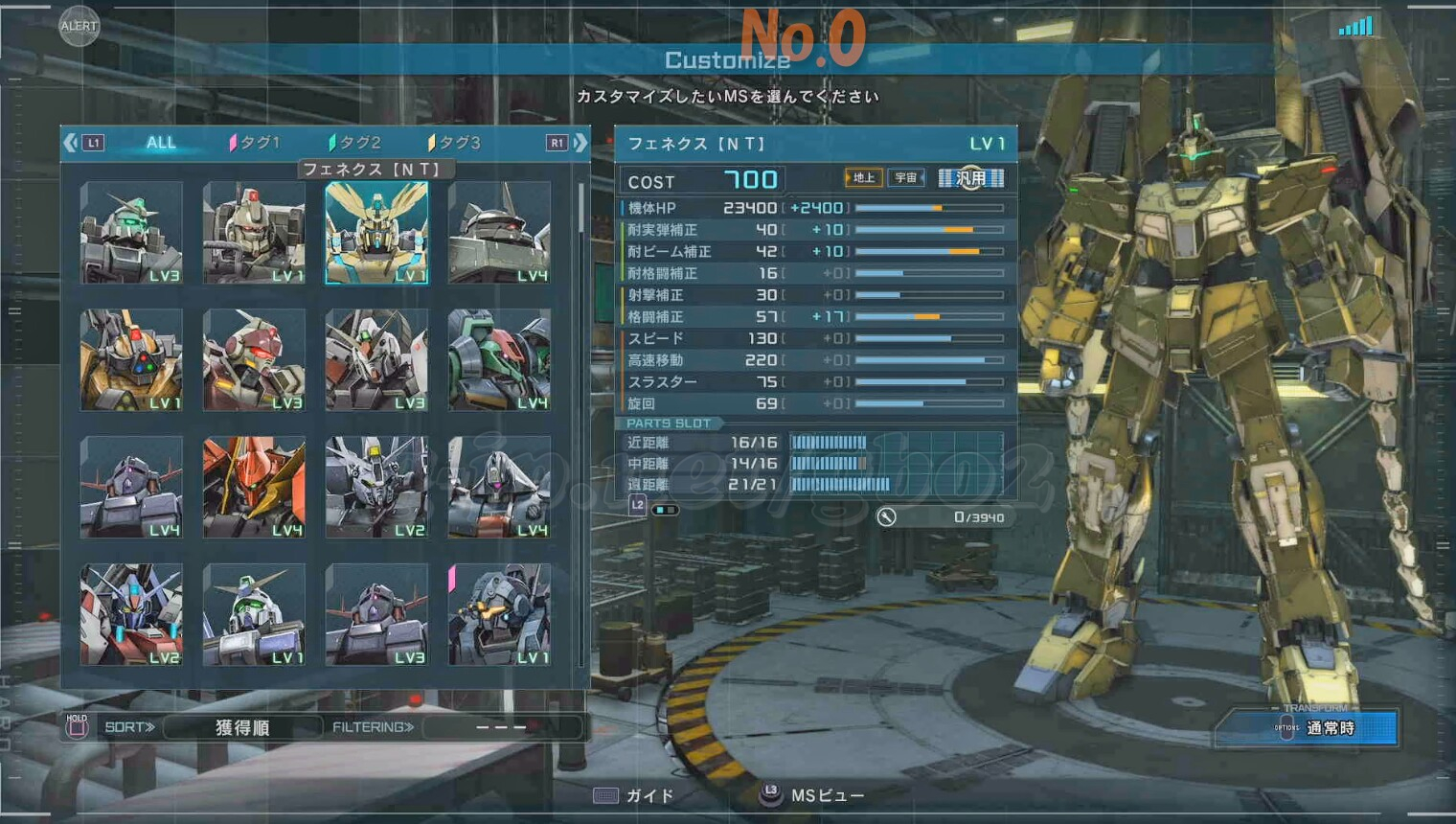Switch to the タグ2 tab
1456x824 pixels.
tap(355, 143)
